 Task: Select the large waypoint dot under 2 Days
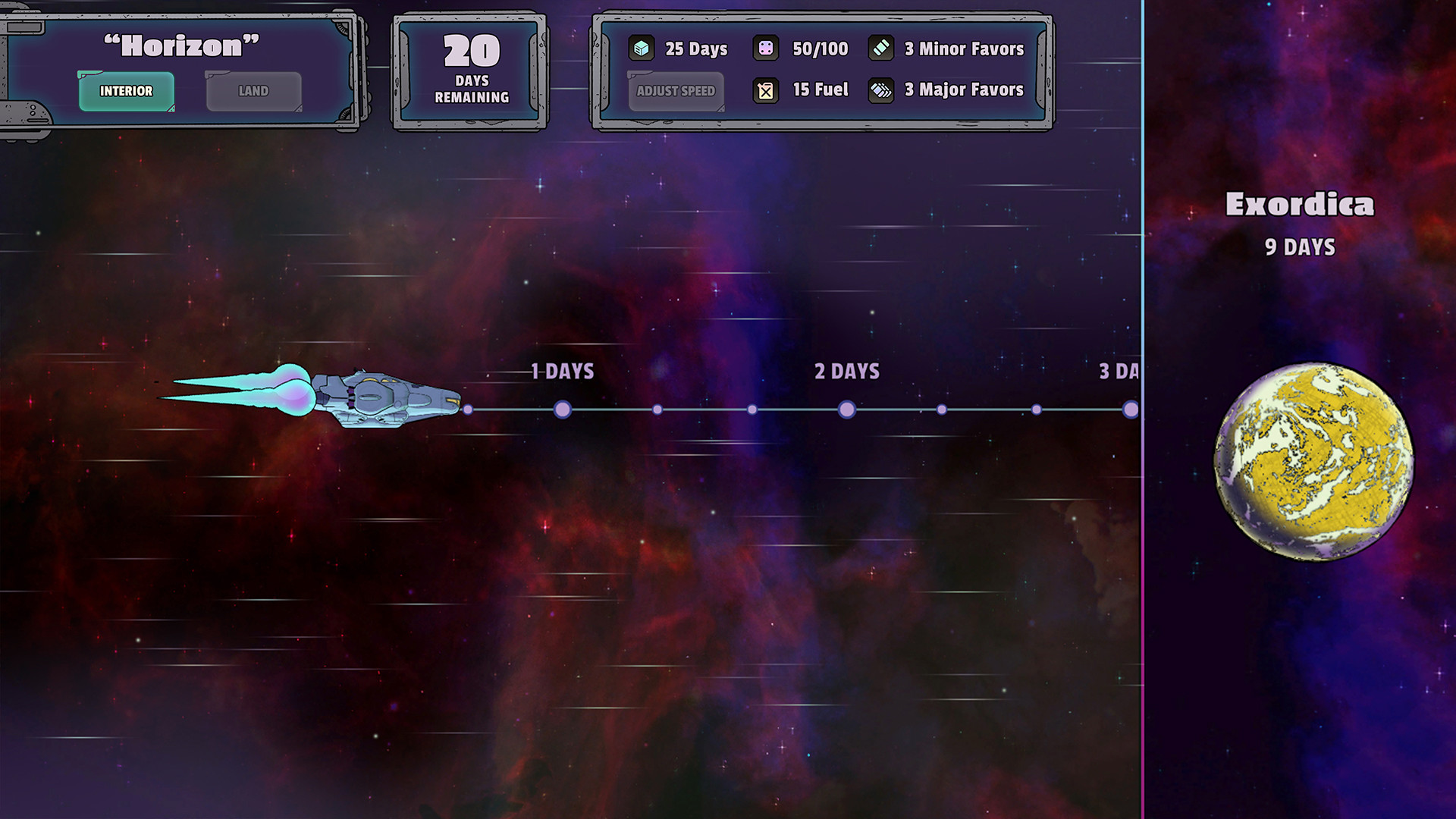(x=846, y=409)
